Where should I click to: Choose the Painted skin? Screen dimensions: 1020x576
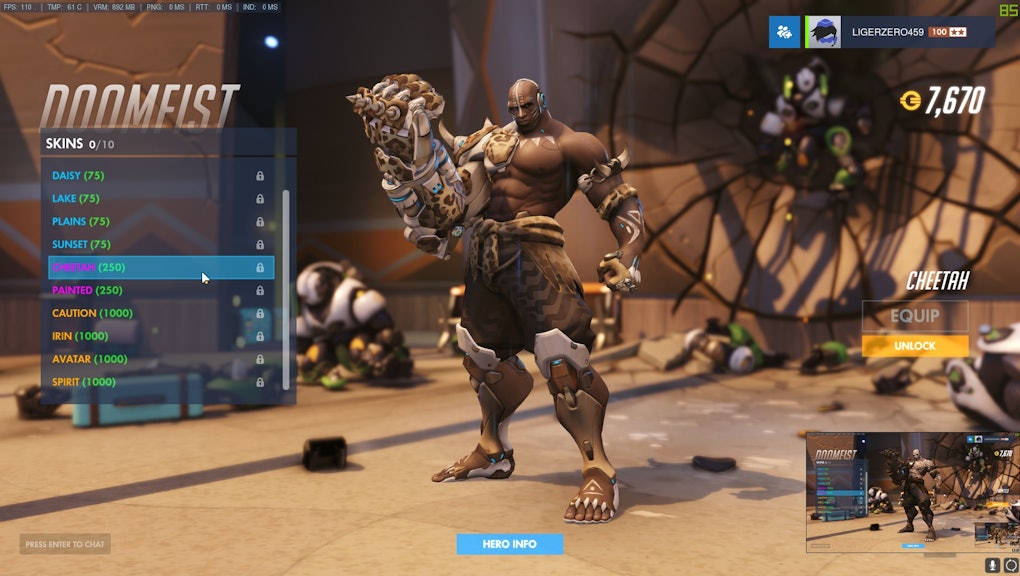click(87, 291)
